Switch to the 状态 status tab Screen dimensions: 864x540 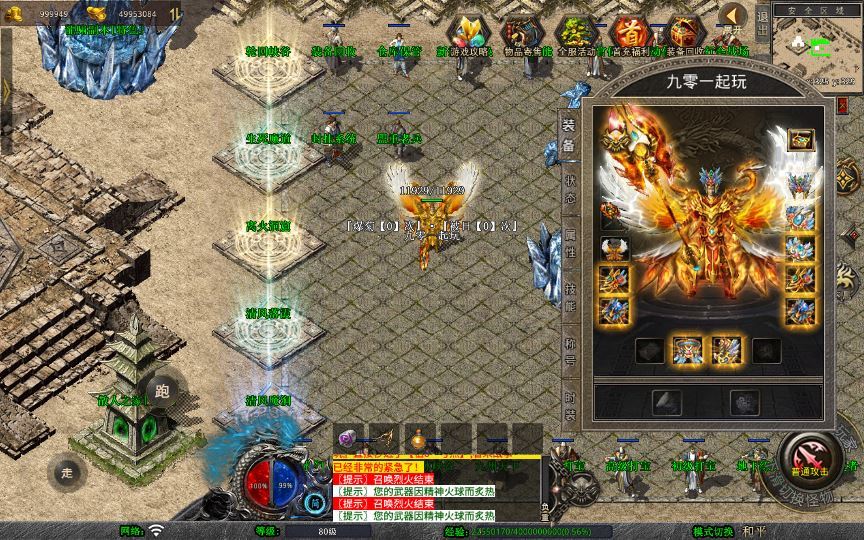tap(570, 188)
